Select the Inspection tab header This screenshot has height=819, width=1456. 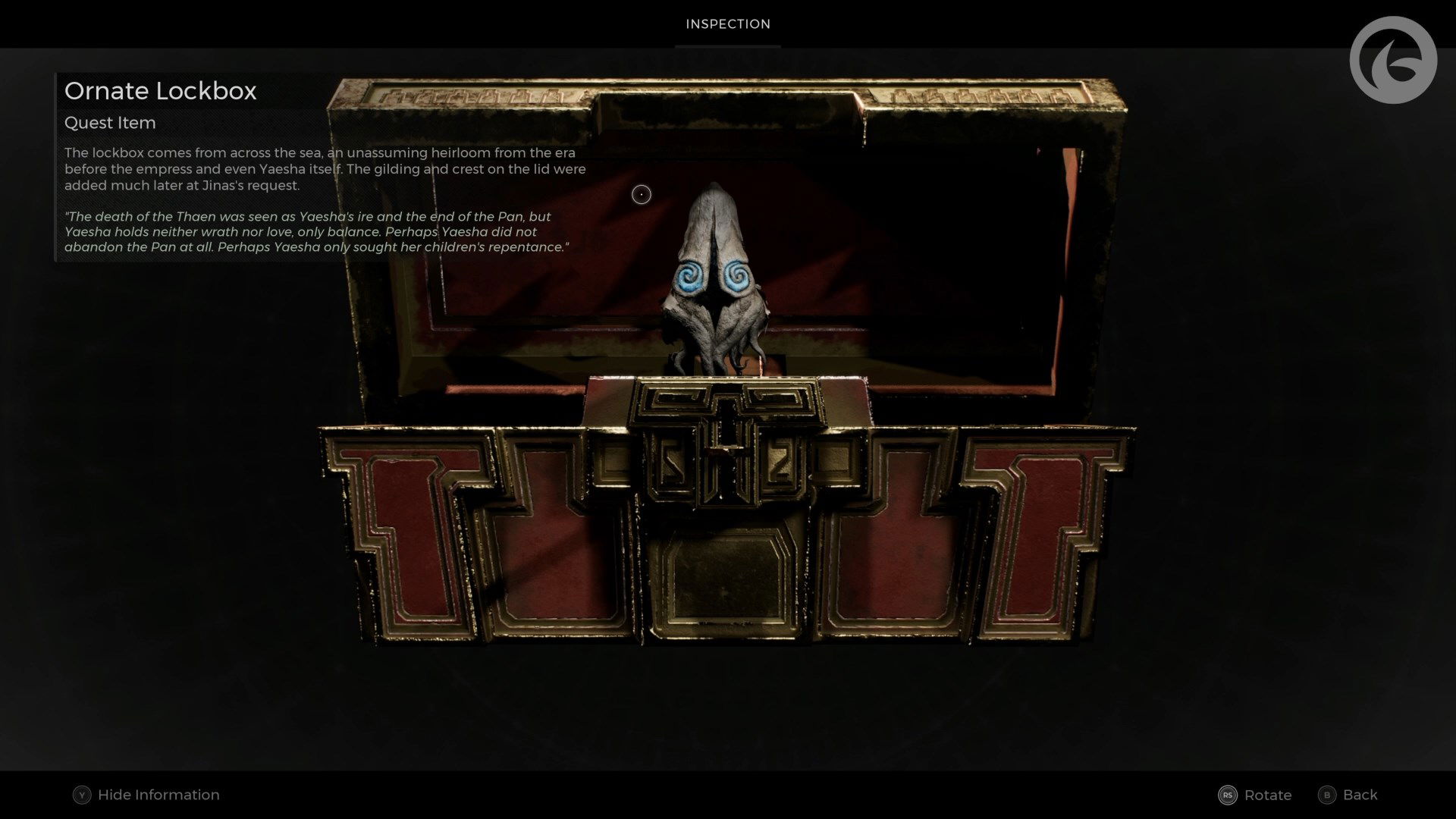[x=727, y=24]
